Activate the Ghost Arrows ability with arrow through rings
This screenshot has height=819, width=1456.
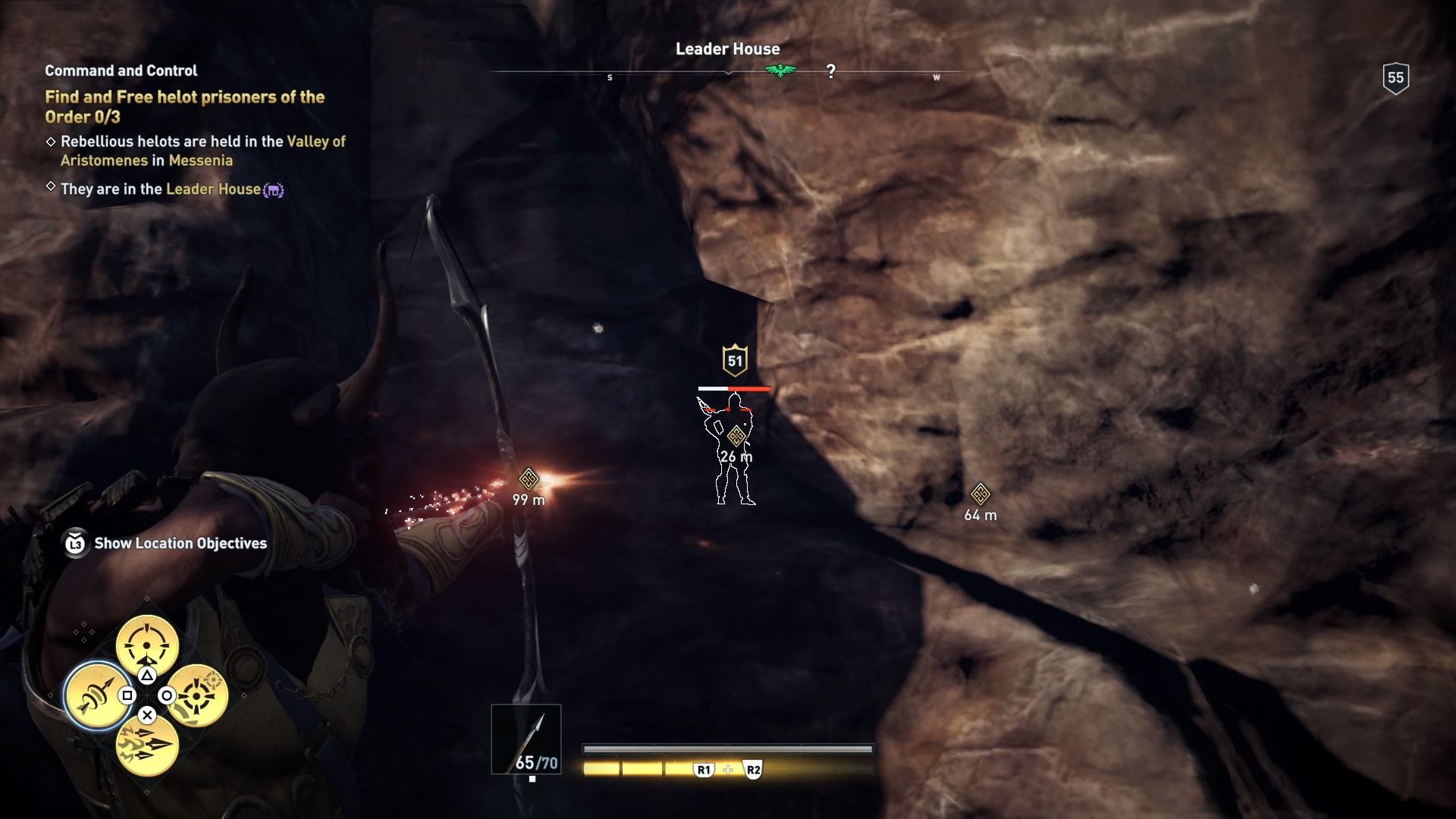tap(96, 695)
